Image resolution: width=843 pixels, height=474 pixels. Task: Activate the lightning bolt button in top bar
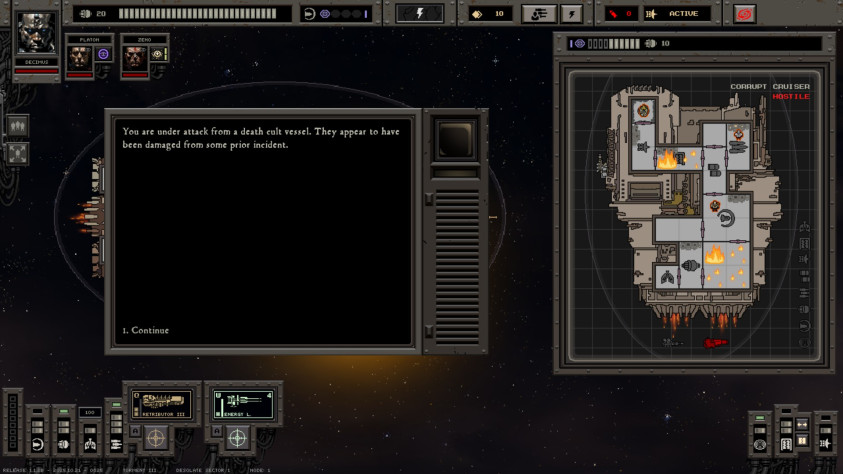(x=420, y=14)
